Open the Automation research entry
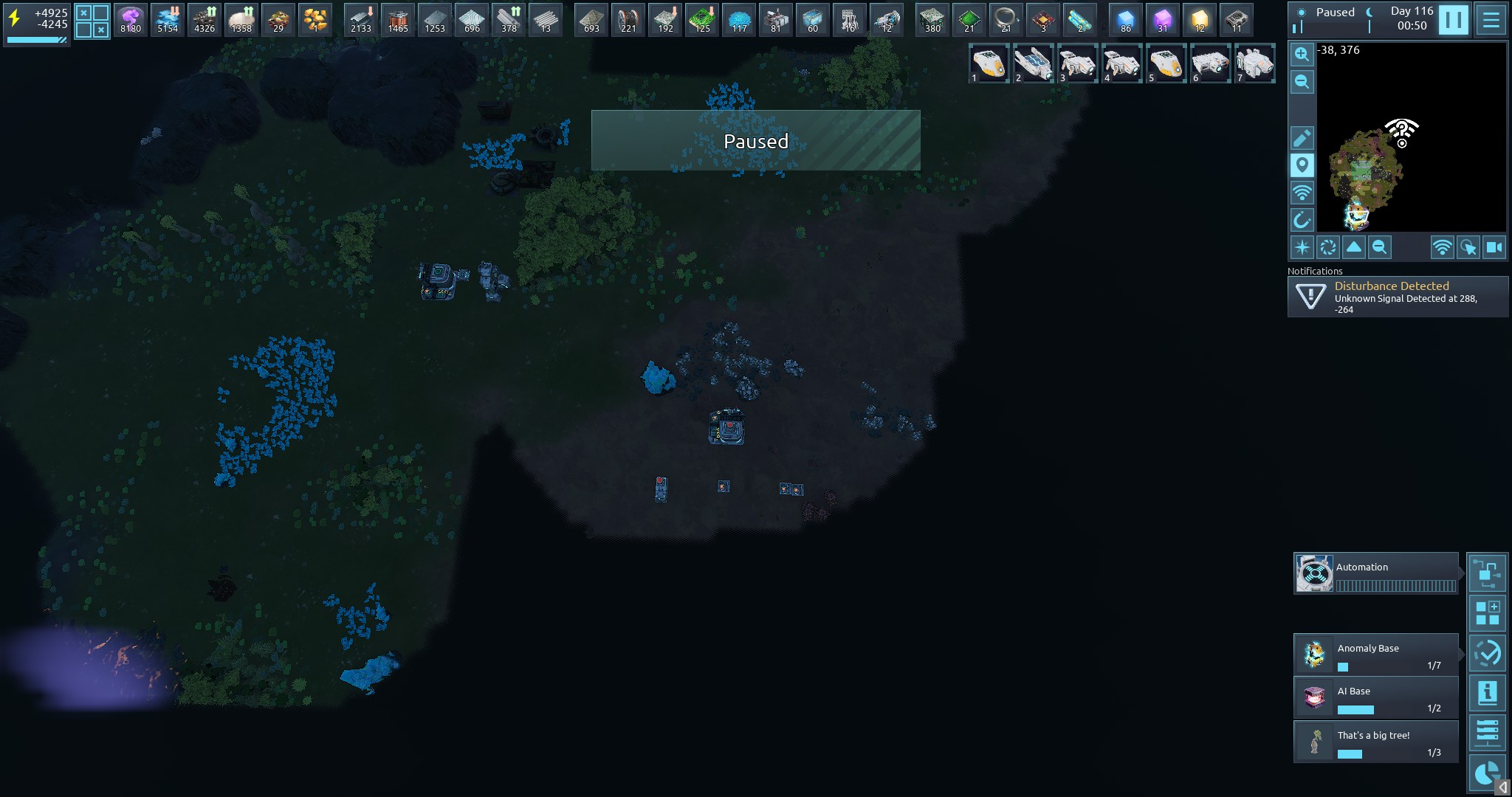 1375,573
